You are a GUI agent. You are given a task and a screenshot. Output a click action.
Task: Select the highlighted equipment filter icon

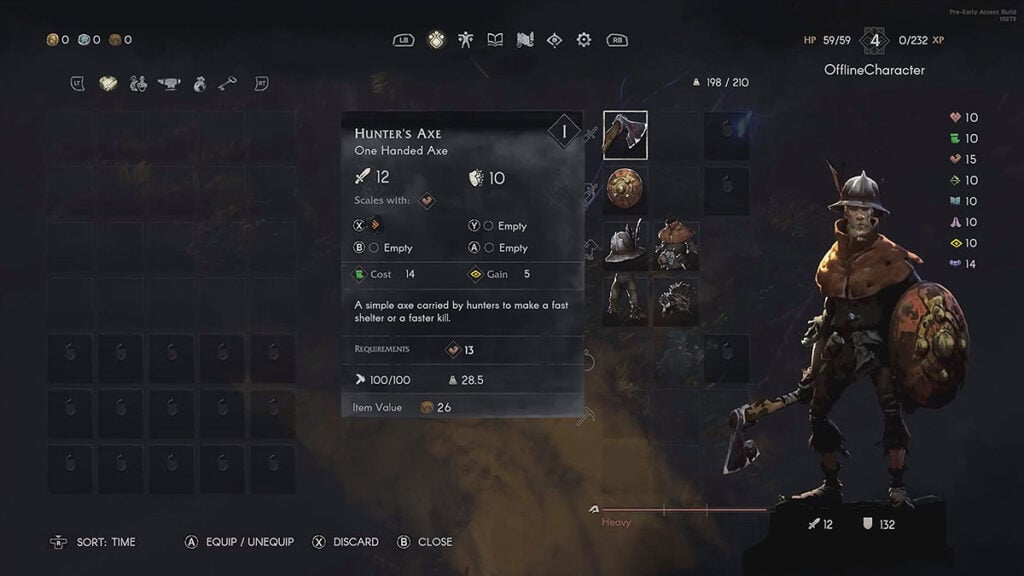(108, 83)
